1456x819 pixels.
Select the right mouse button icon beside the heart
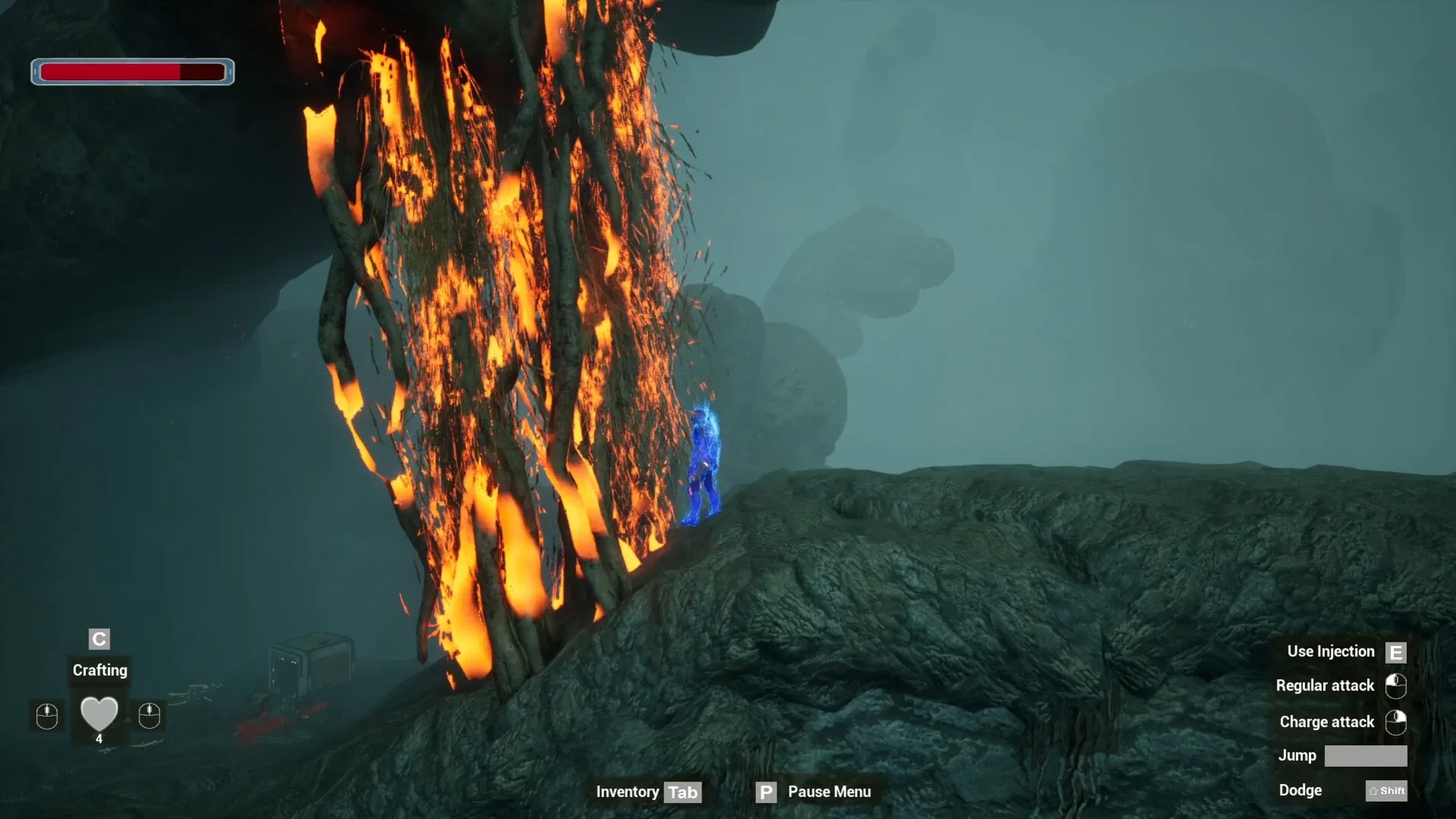[149, 716]
